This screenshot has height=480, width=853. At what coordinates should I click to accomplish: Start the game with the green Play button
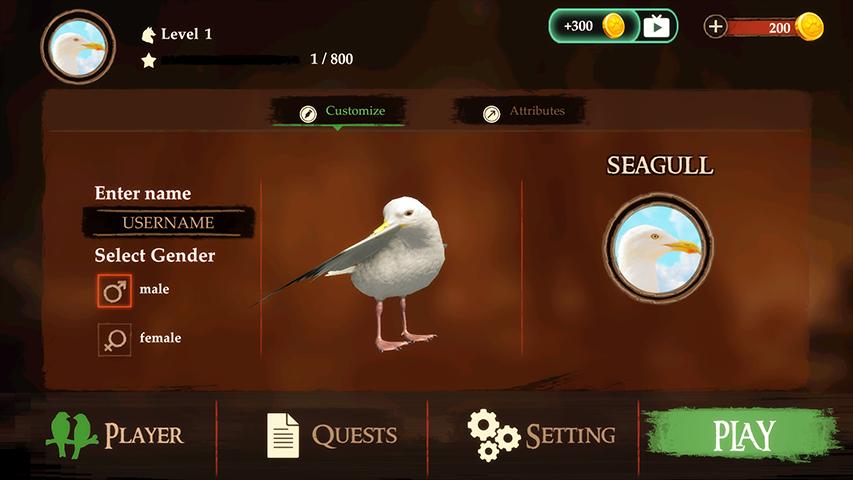click(742, 435)
